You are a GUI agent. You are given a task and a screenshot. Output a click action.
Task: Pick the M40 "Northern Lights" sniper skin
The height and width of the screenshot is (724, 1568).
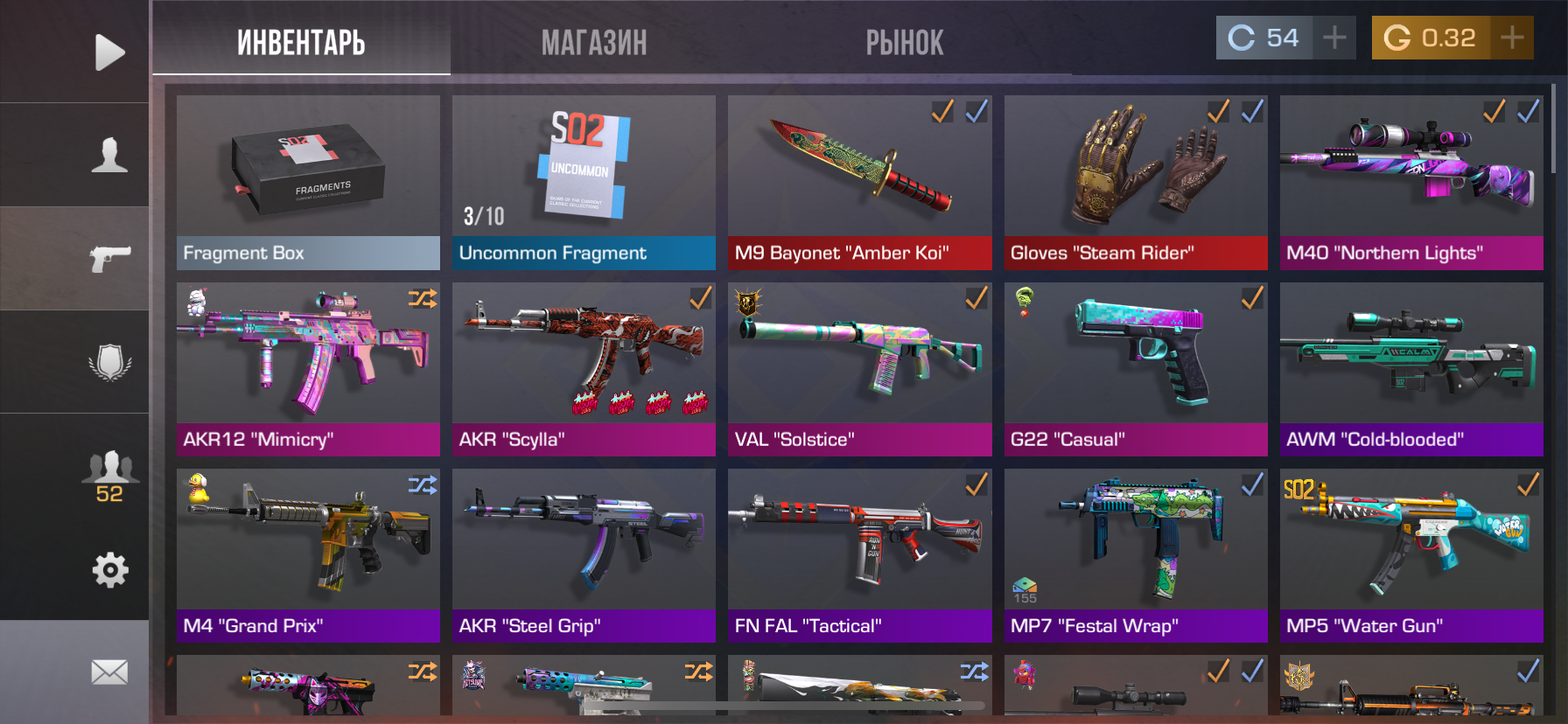point(1410,182)
